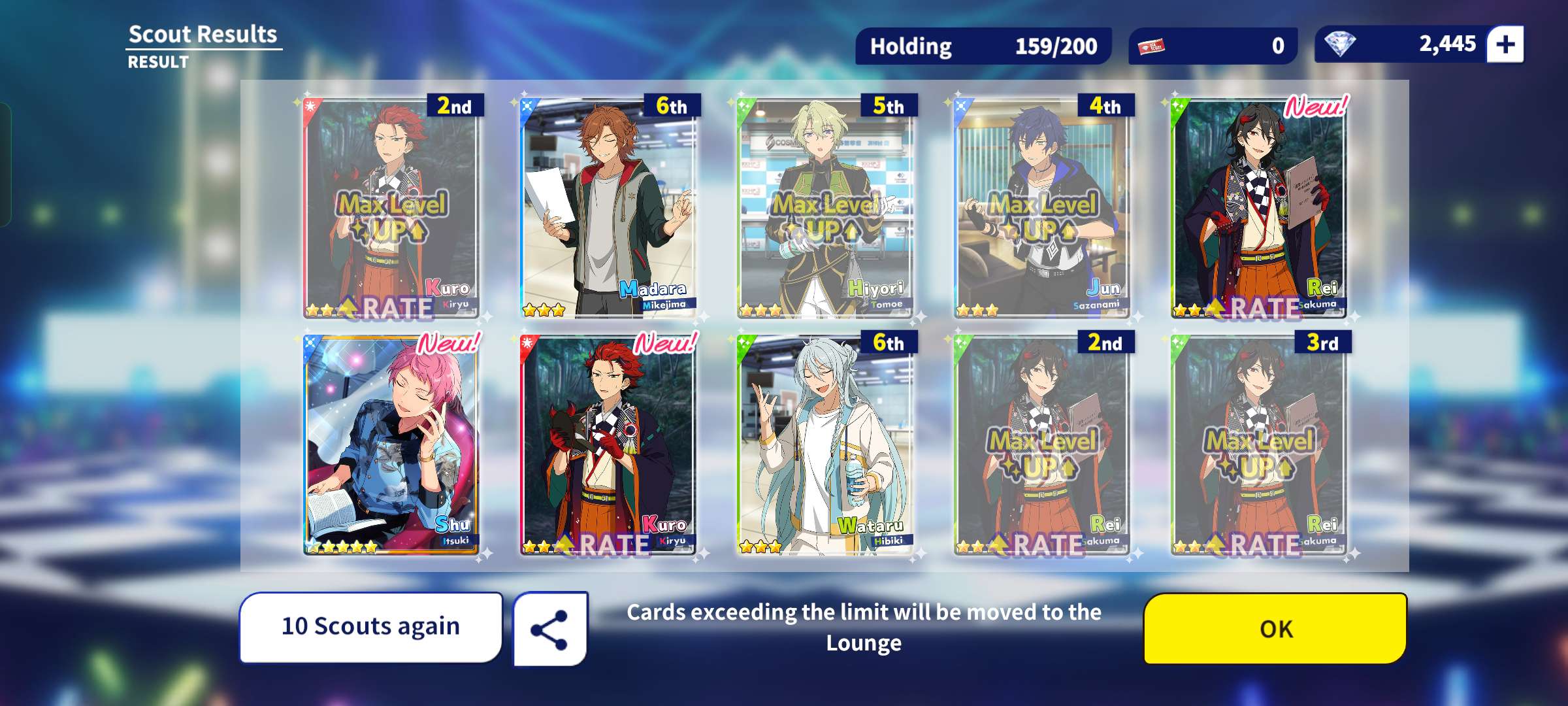Select the Rei Sakuma card marked 2nd
Viewport: 1568px width, 706px height.
pyautogui.click(x=1042, y=445)
